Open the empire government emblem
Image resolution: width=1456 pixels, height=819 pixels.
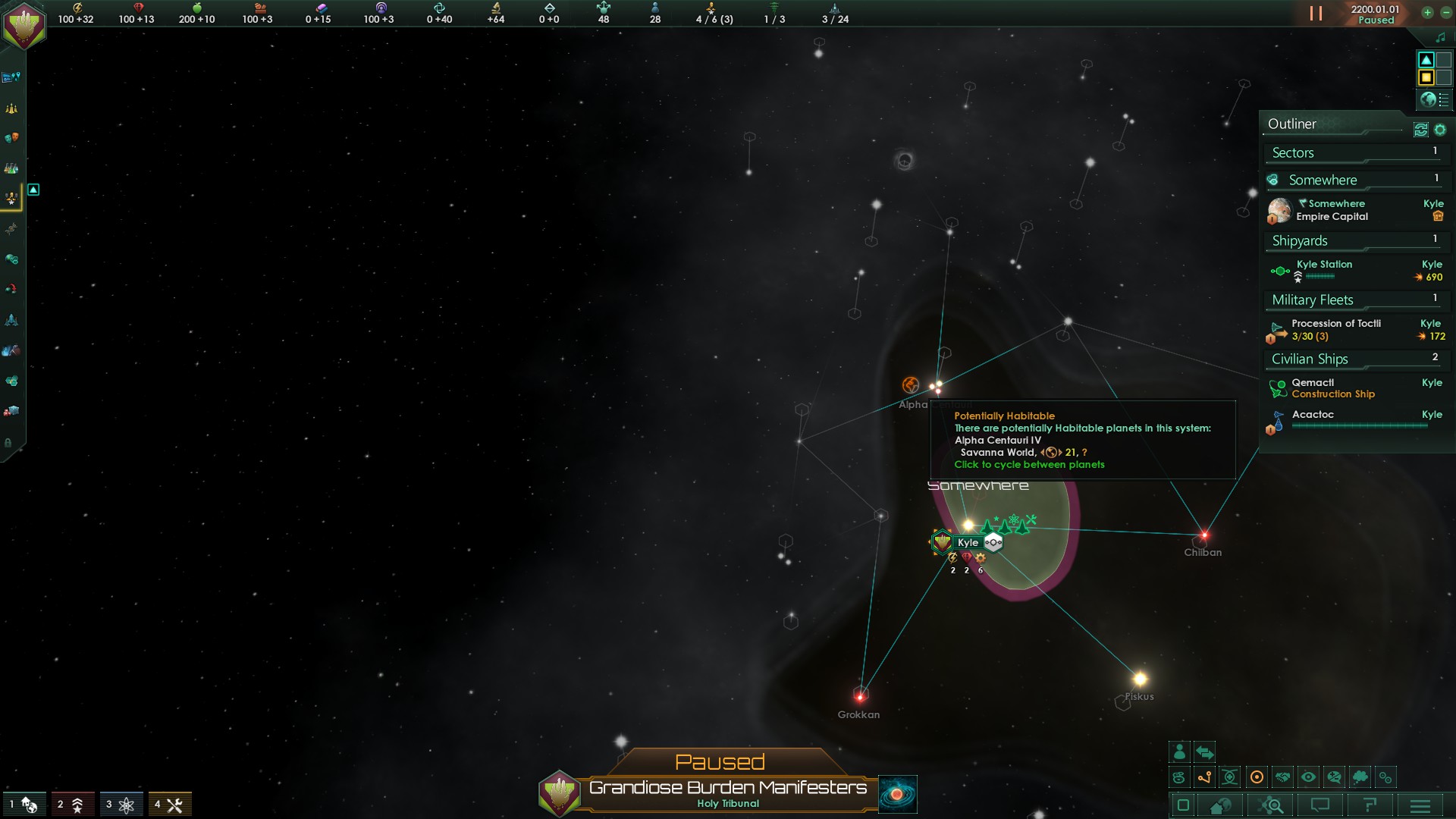click(24, 24)
